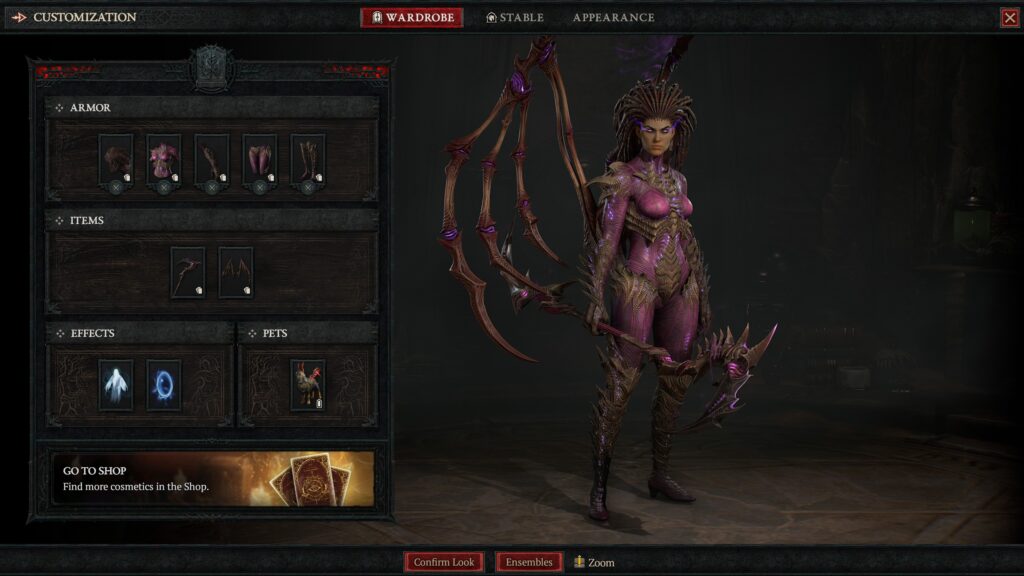
Task: Open the Ensembles menu
Action: (529, 562)
